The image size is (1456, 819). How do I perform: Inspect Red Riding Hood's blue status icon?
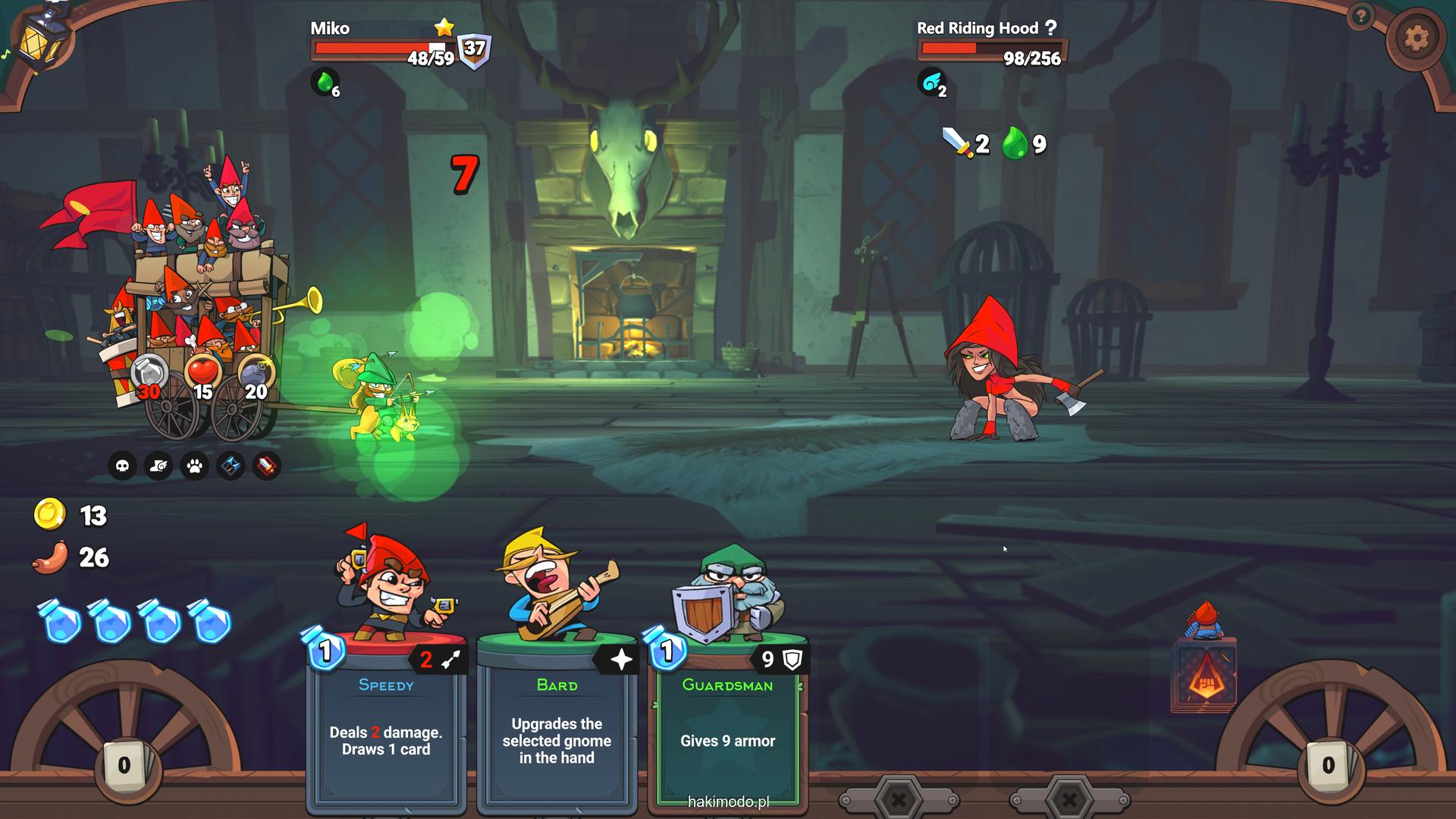click(x=931, y=82)
